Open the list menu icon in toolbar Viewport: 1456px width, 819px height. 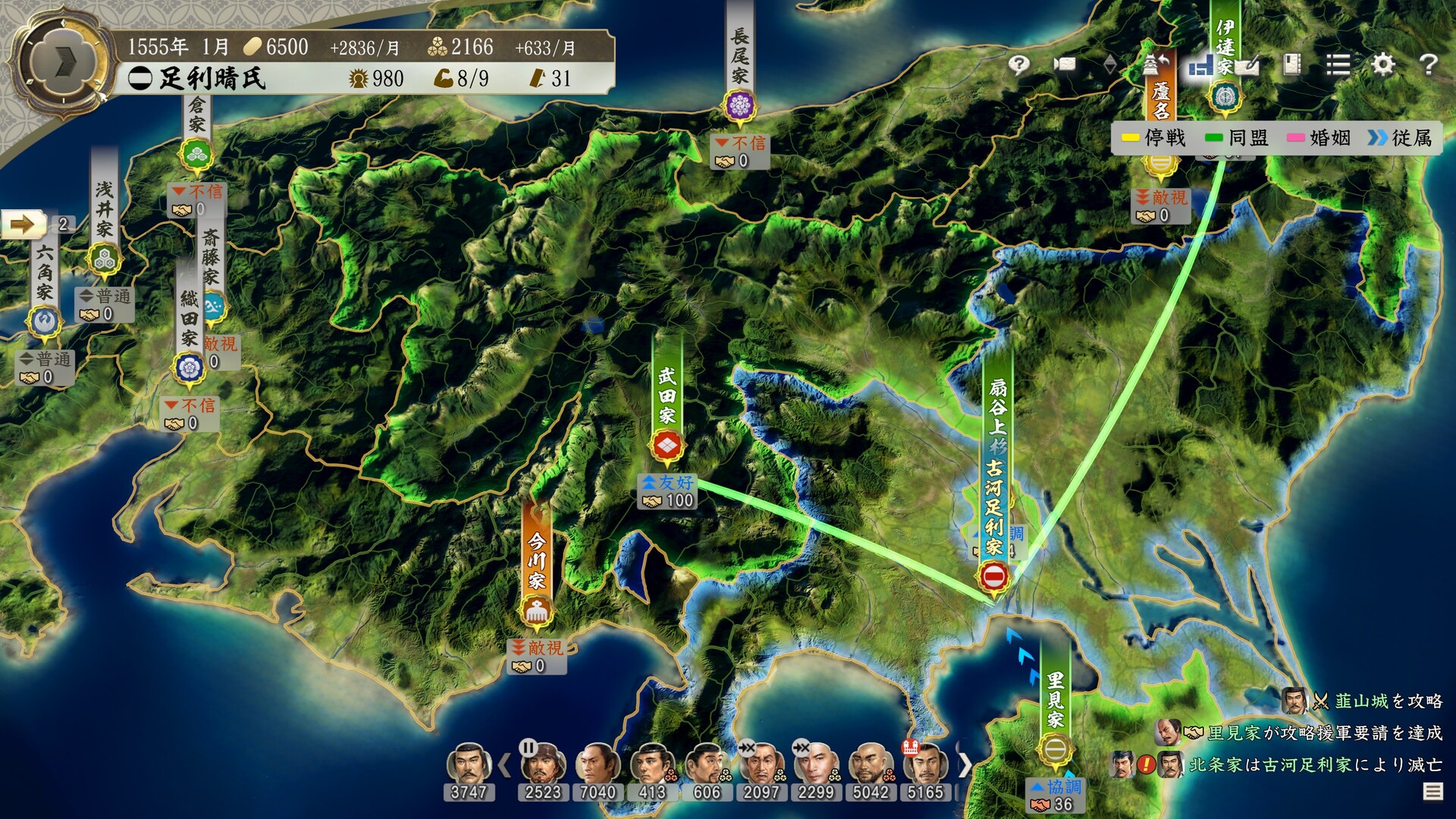coord(1338,64)
